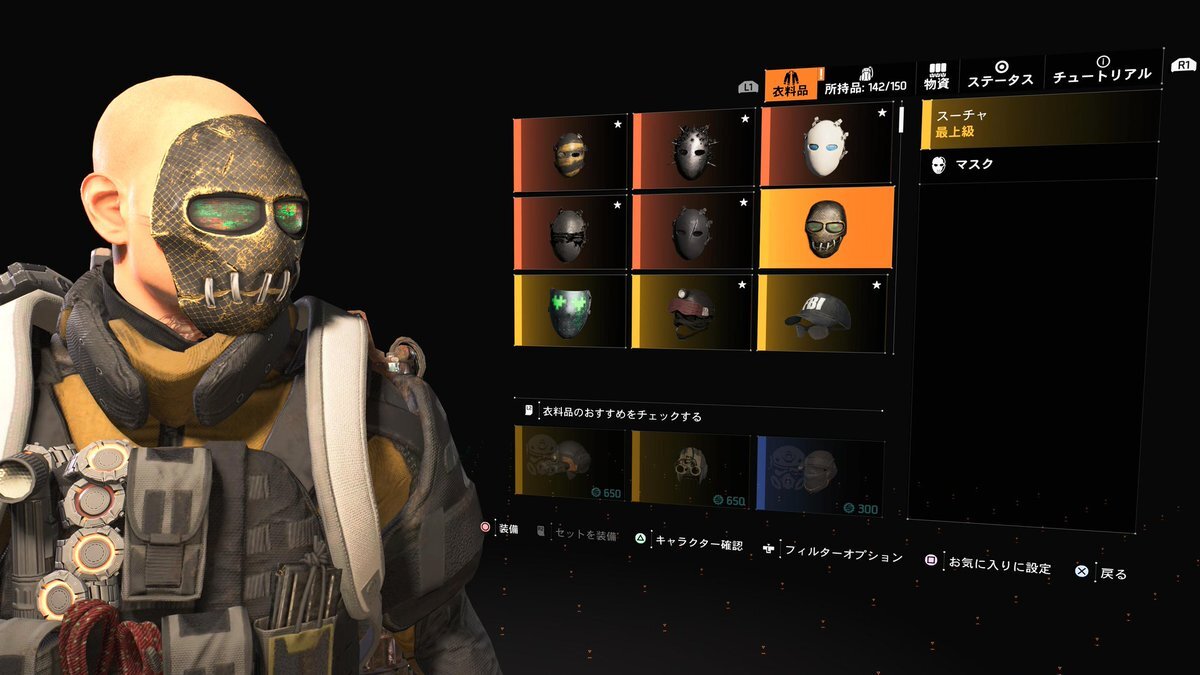
Task: View the recommended blue item costing 300
Action: [x=819, y=468]
